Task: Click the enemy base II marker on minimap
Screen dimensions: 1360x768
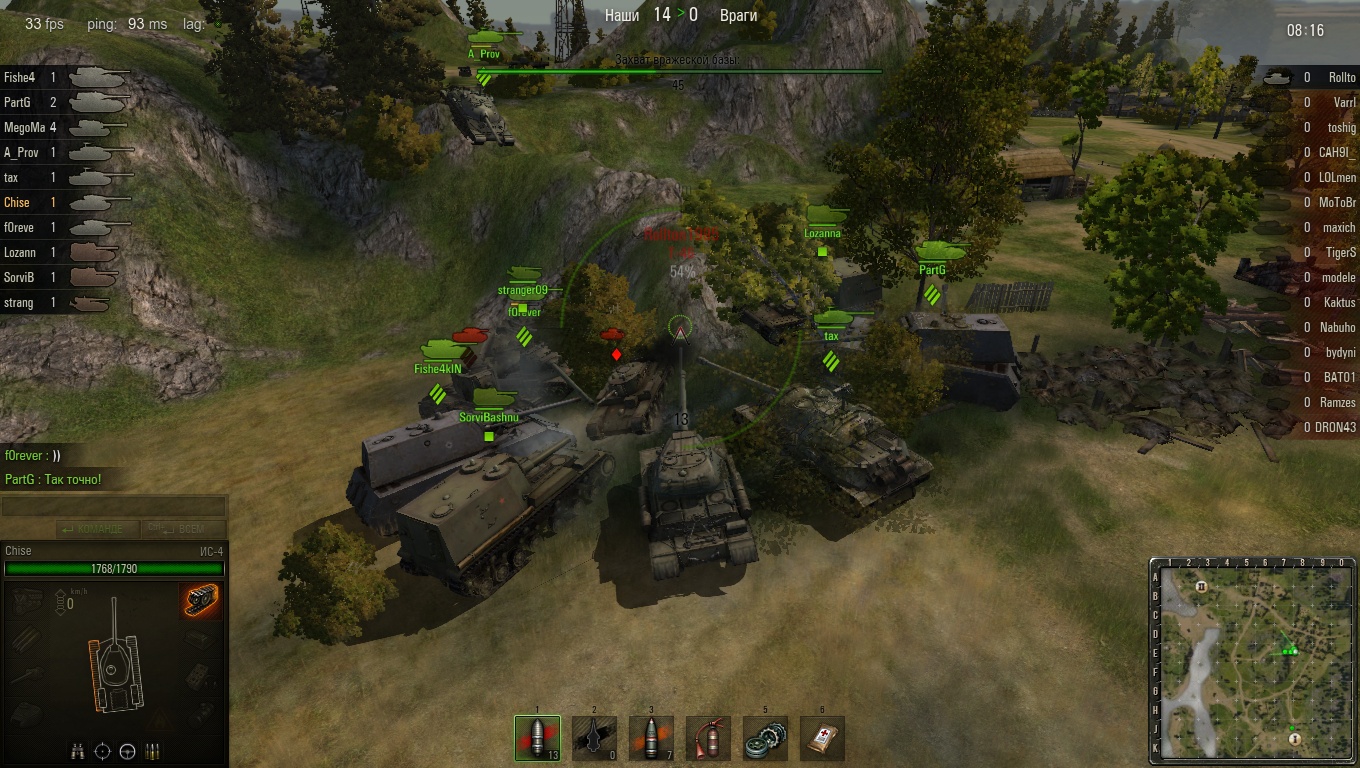Action: tap(1201, 586)
